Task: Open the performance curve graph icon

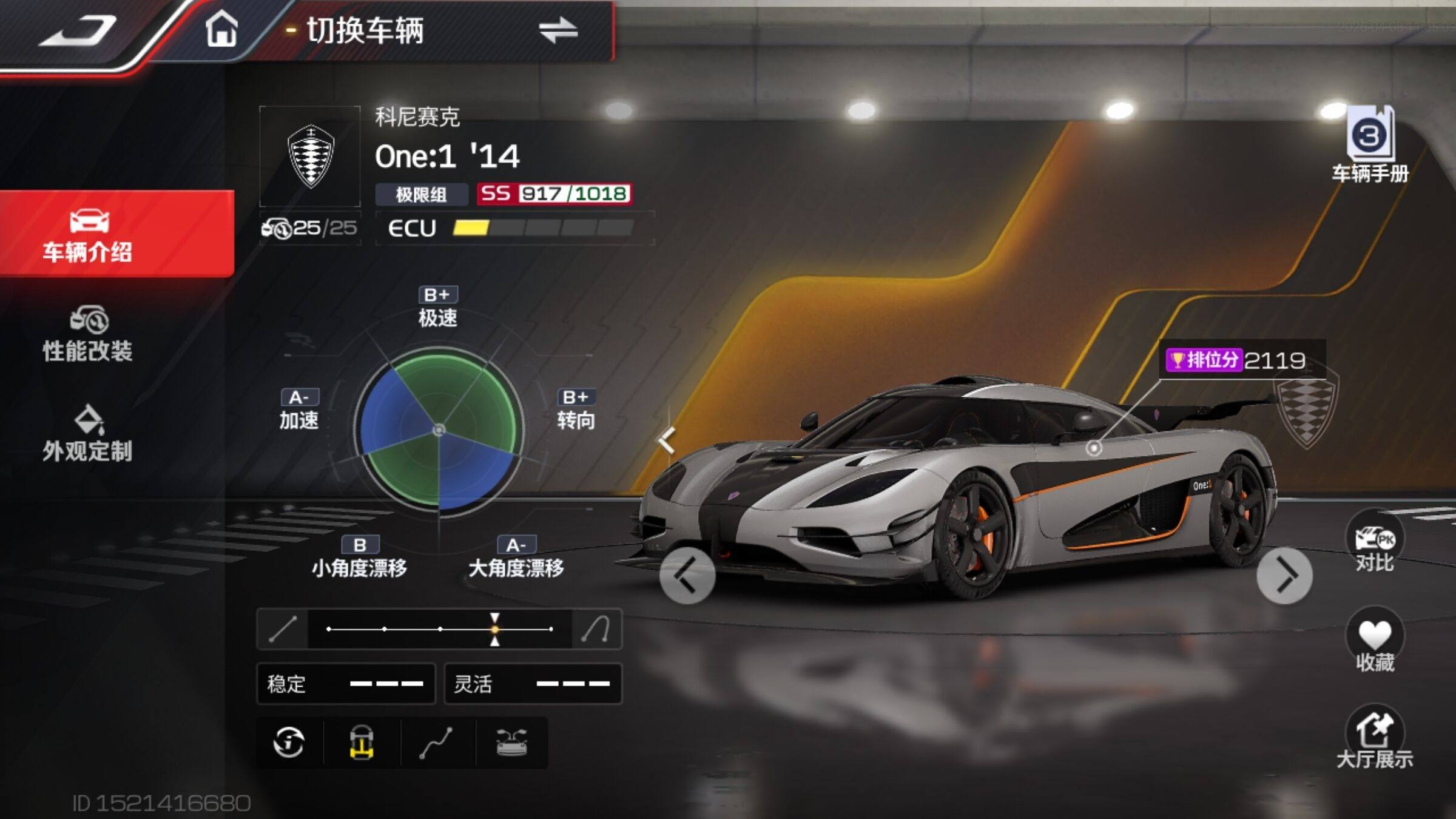Action: [437, 743]
